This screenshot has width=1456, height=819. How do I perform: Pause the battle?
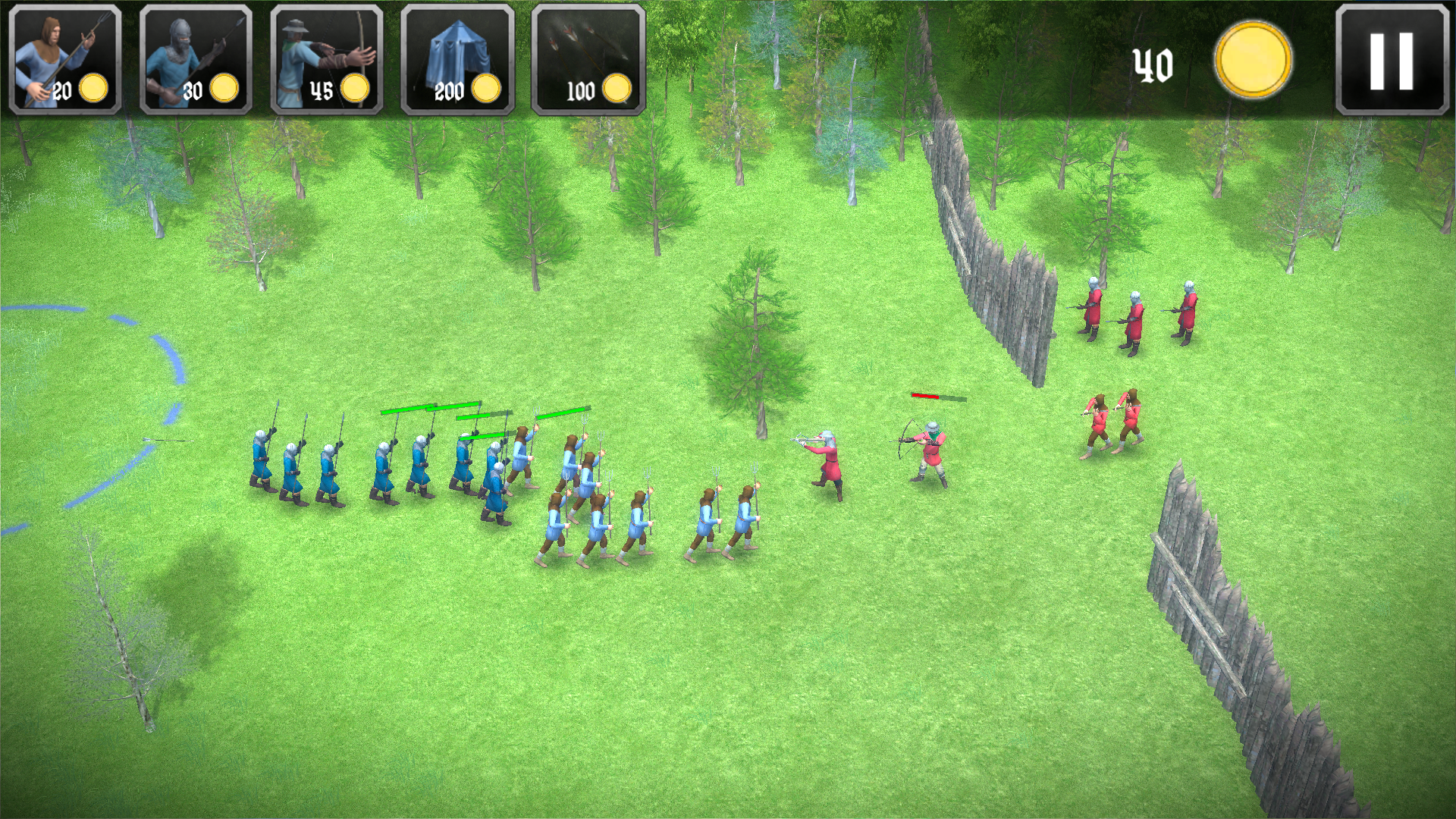1392,60
